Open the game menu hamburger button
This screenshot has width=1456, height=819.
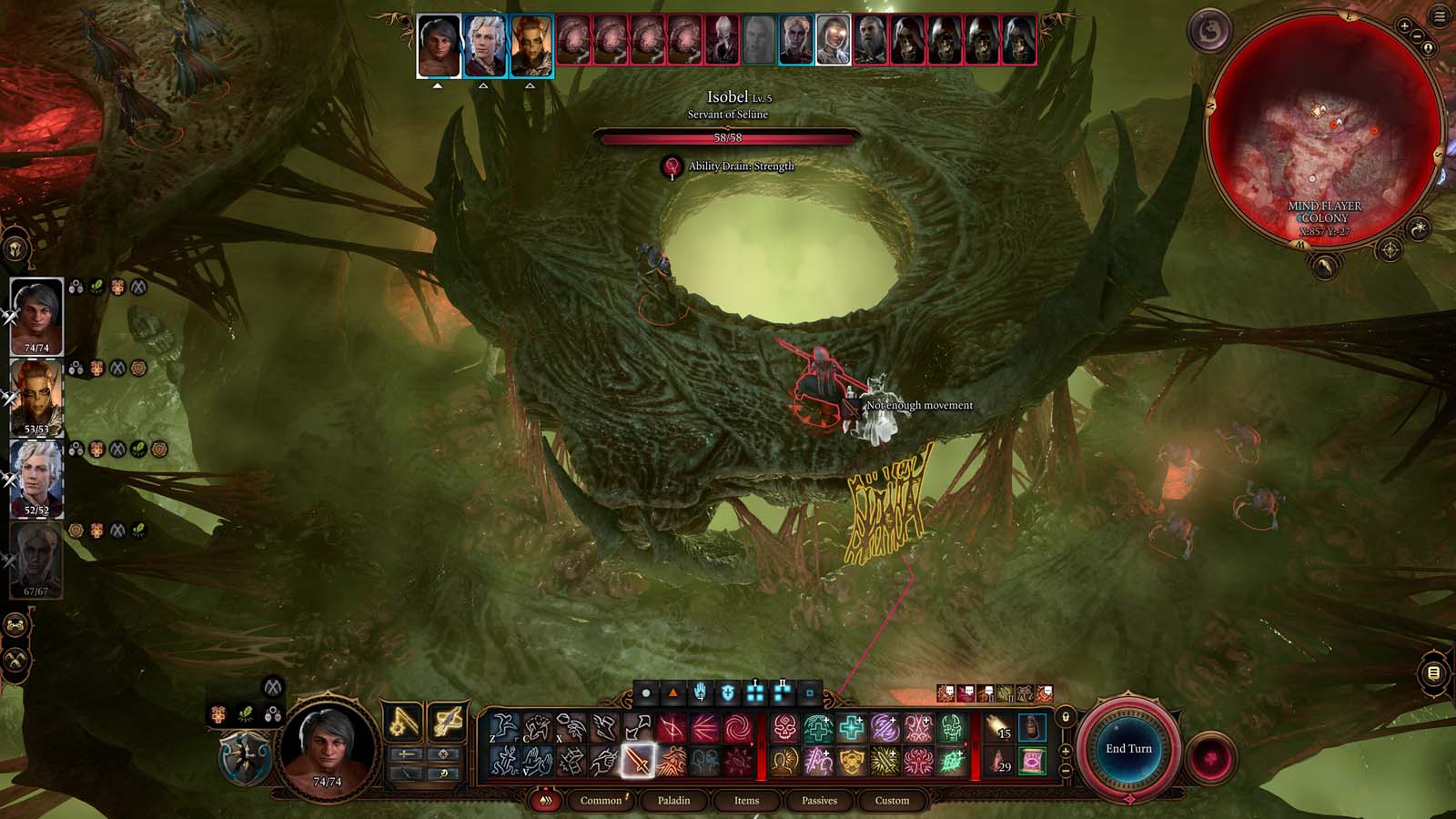coord(1440,16)
